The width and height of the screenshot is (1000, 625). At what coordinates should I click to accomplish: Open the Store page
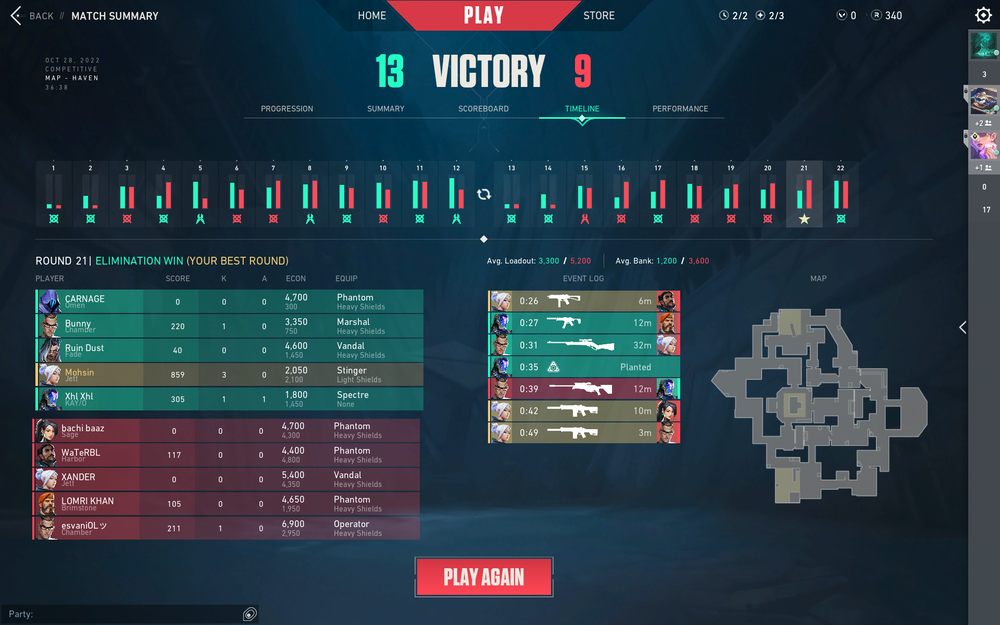pos(599,16)
